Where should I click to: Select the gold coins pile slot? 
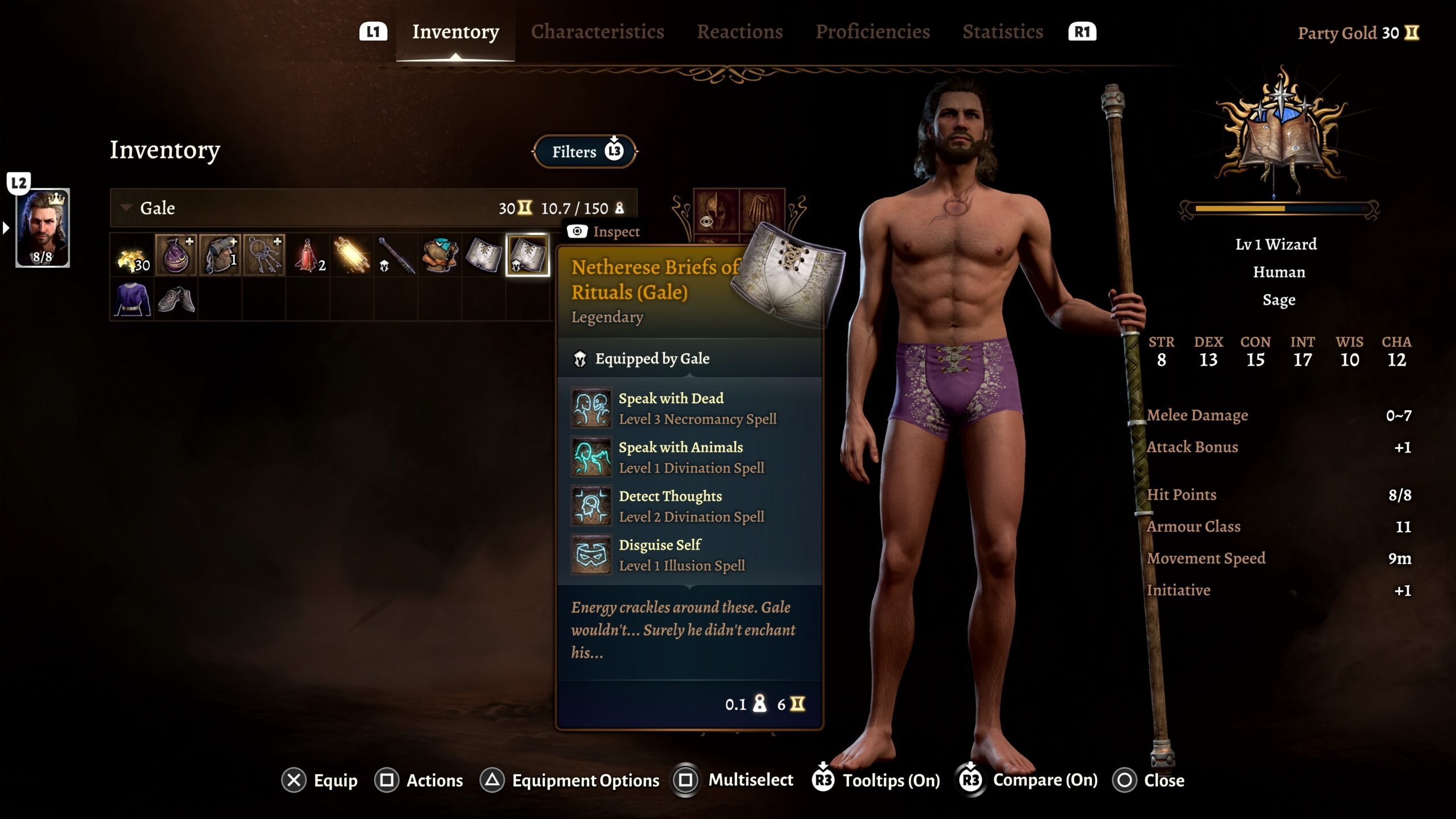pyautogui.click(x=132, y=255)
